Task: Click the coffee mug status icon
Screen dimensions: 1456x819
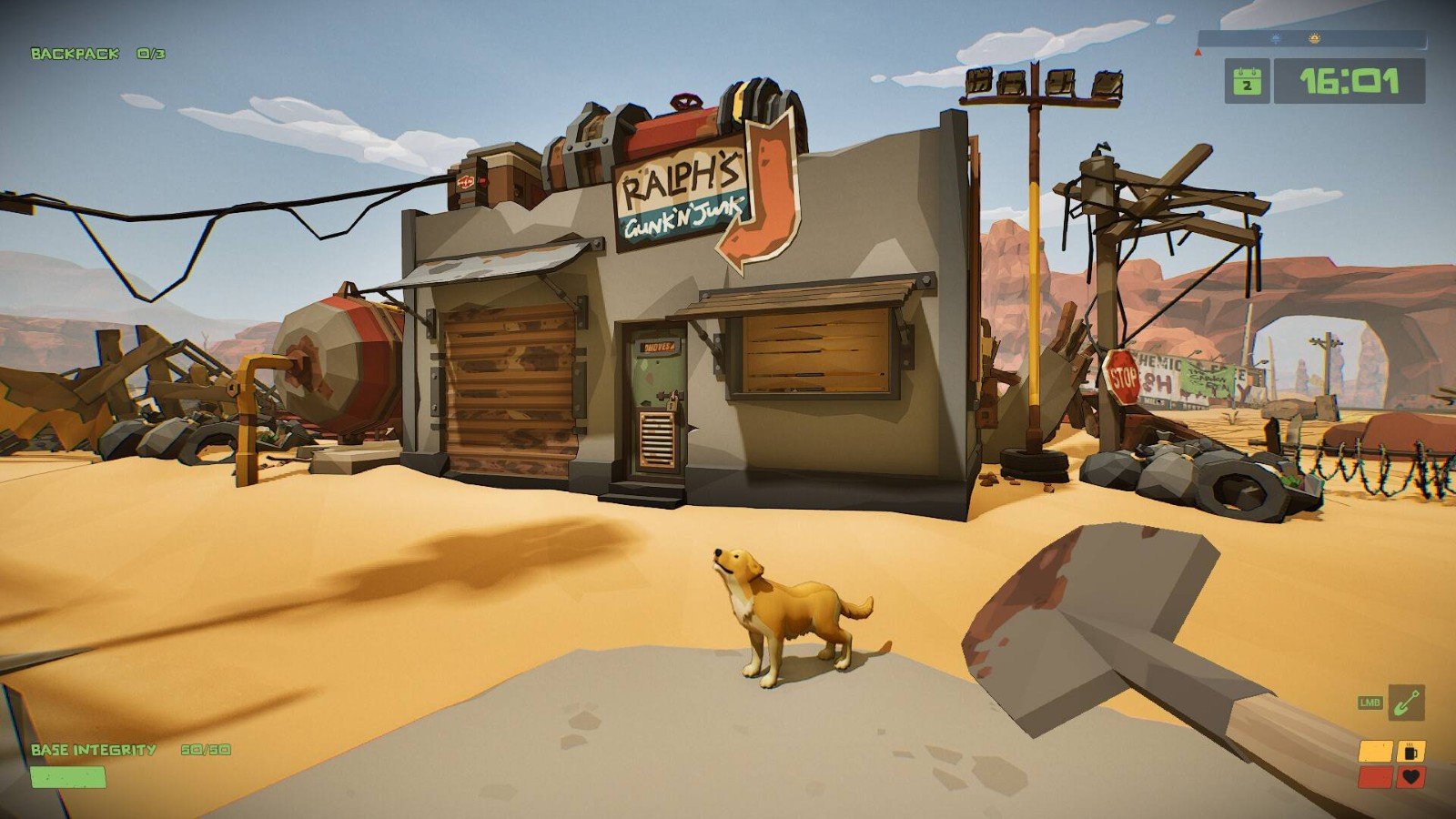Action: click(x=1411, y=752)
